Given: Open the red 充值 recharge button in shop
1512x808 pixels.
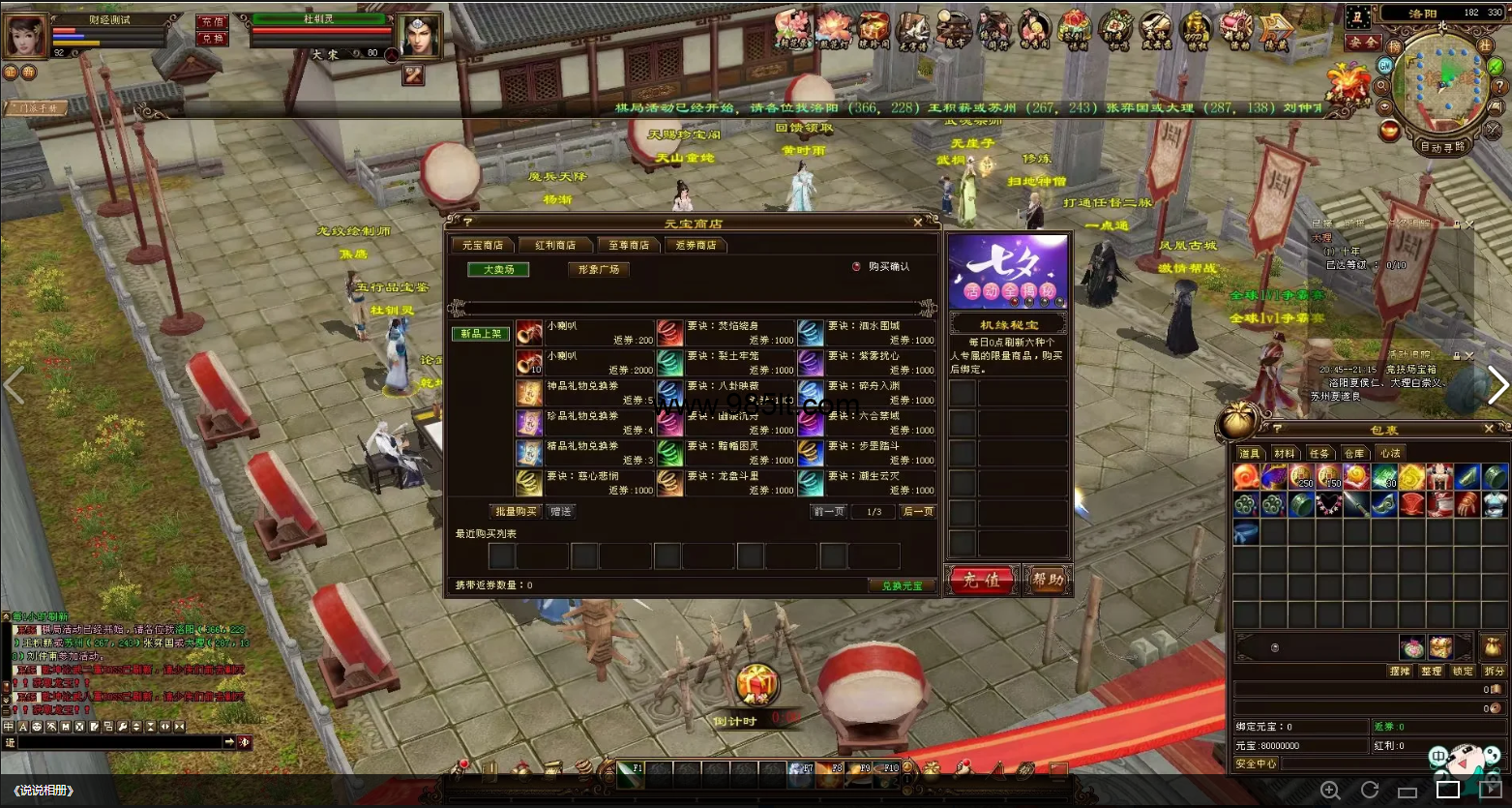Looking at the screenshot, I should [x=981, y=581].
